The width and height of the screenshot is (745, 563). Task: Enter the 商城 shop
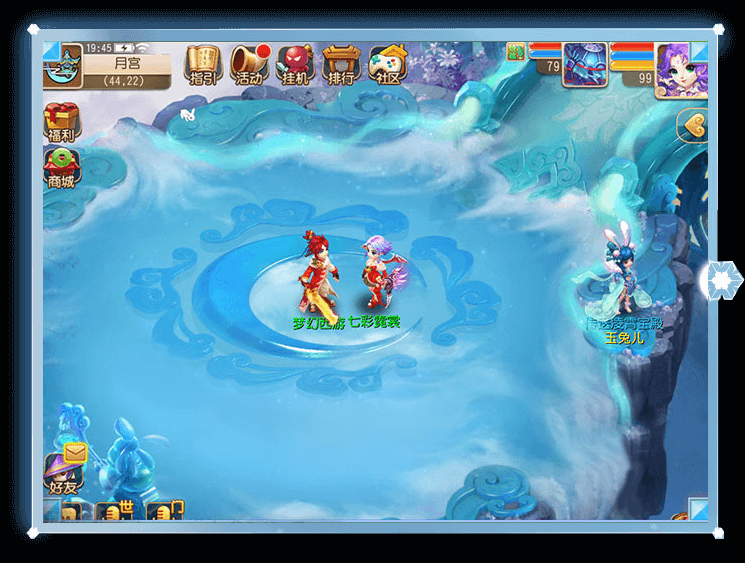(x=61, y=168)
